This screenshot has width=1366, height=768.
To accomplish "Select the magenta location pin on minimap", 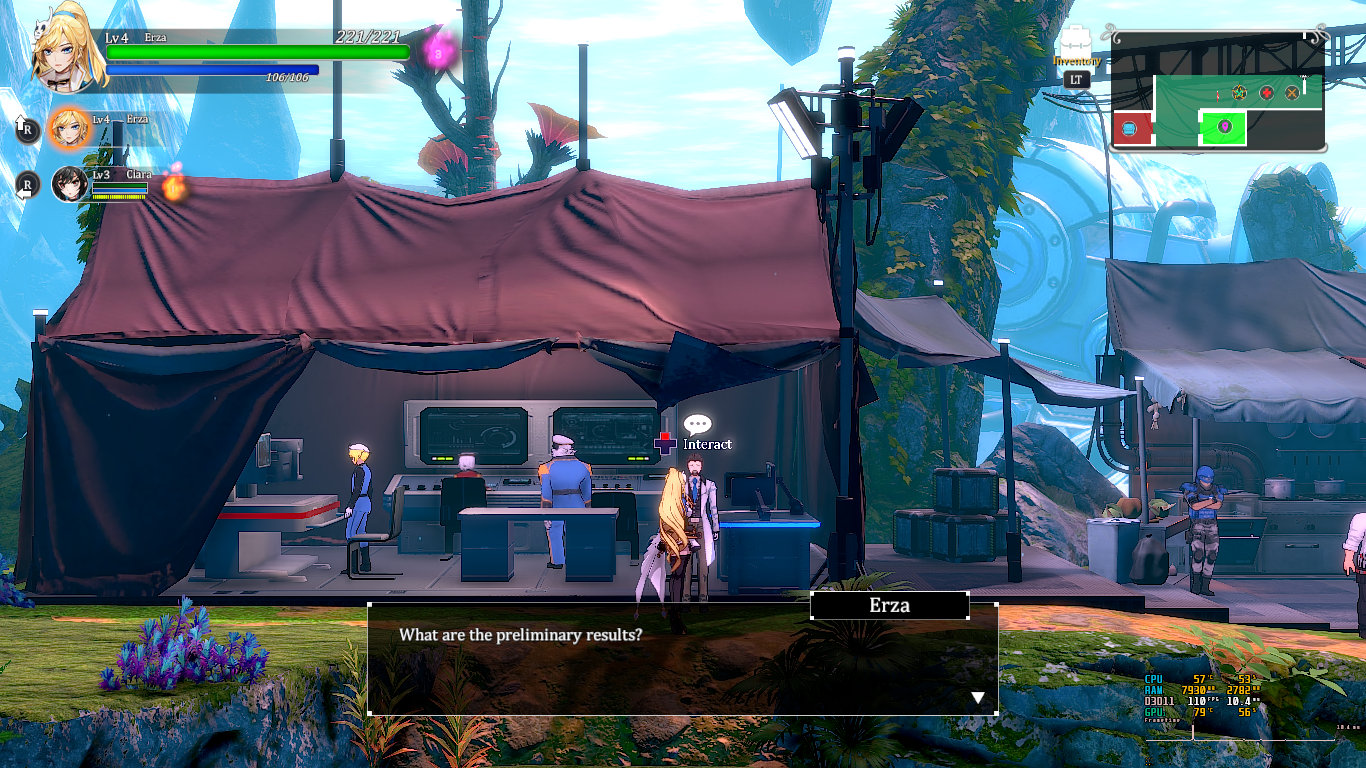I will [1224, 127].
